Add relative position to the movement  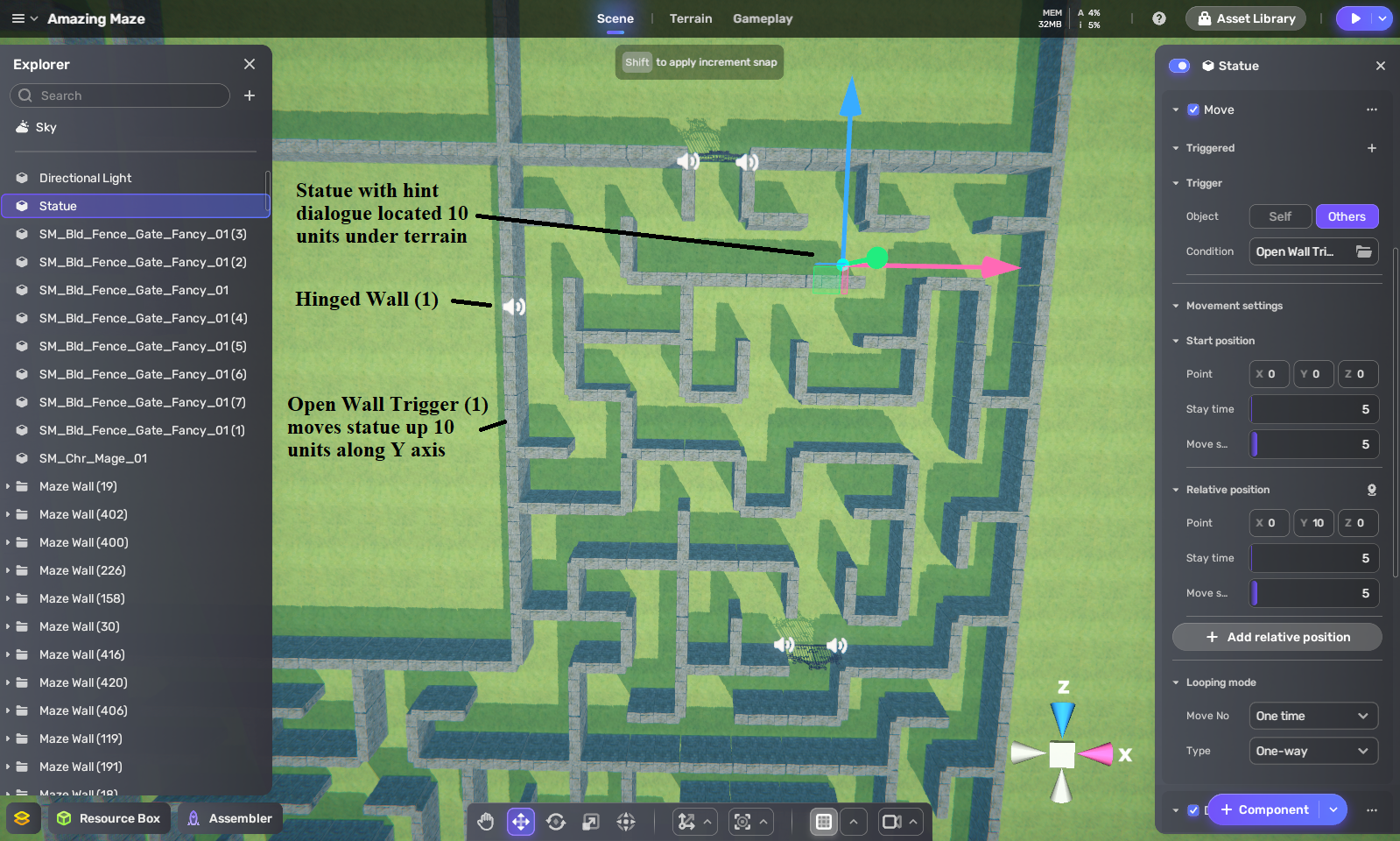click(x=1277, y=637)
